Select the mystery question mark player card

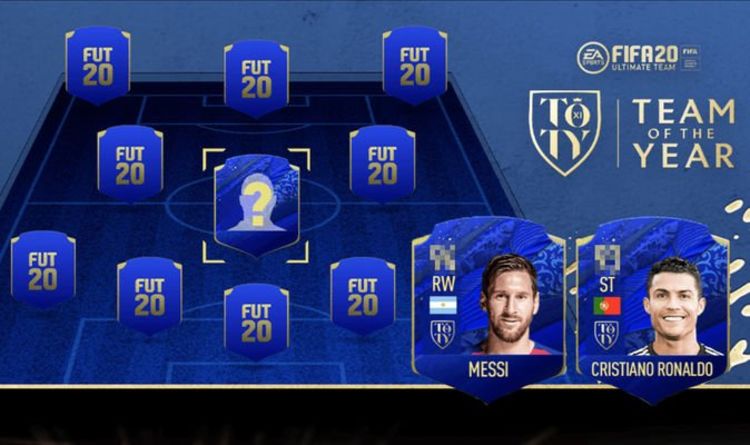[x=256, y=204]
